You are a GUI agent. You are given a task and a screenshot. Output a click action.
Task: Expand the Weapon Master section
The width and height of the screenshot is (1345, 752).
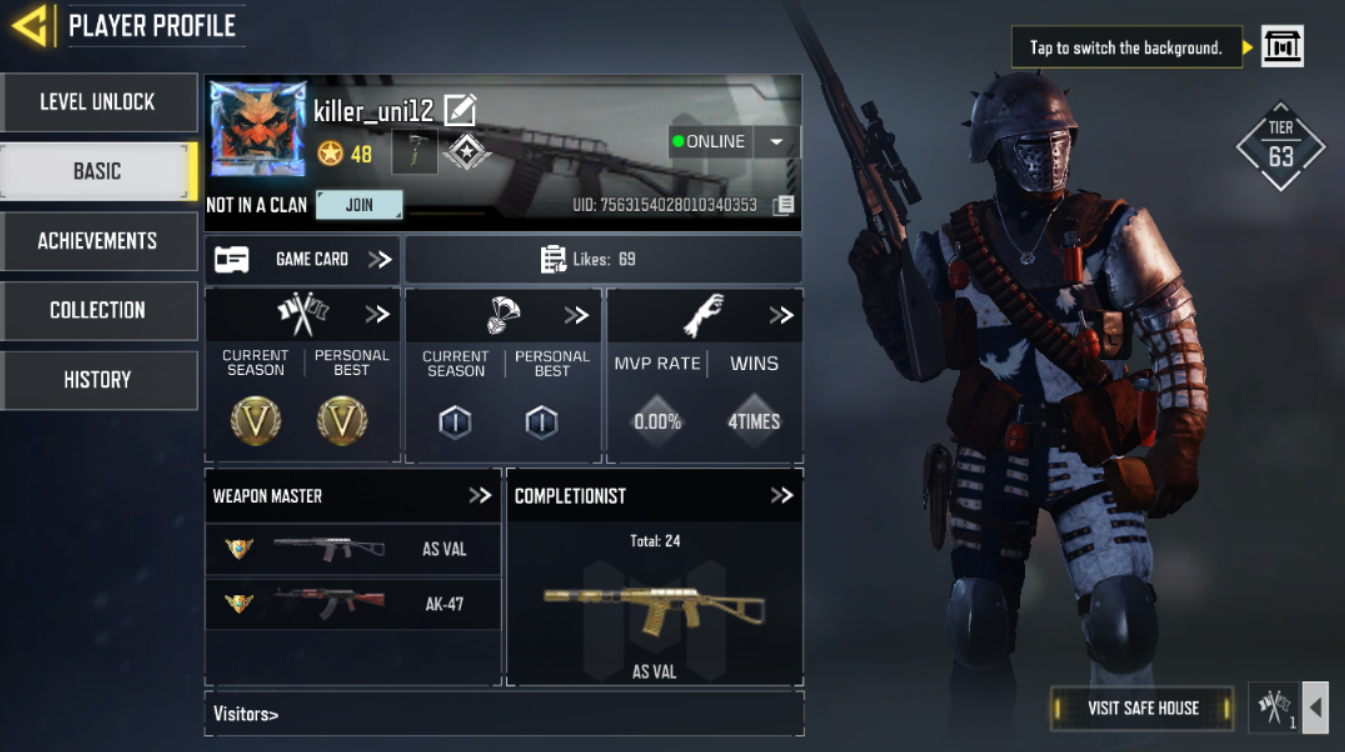[482, 495]
